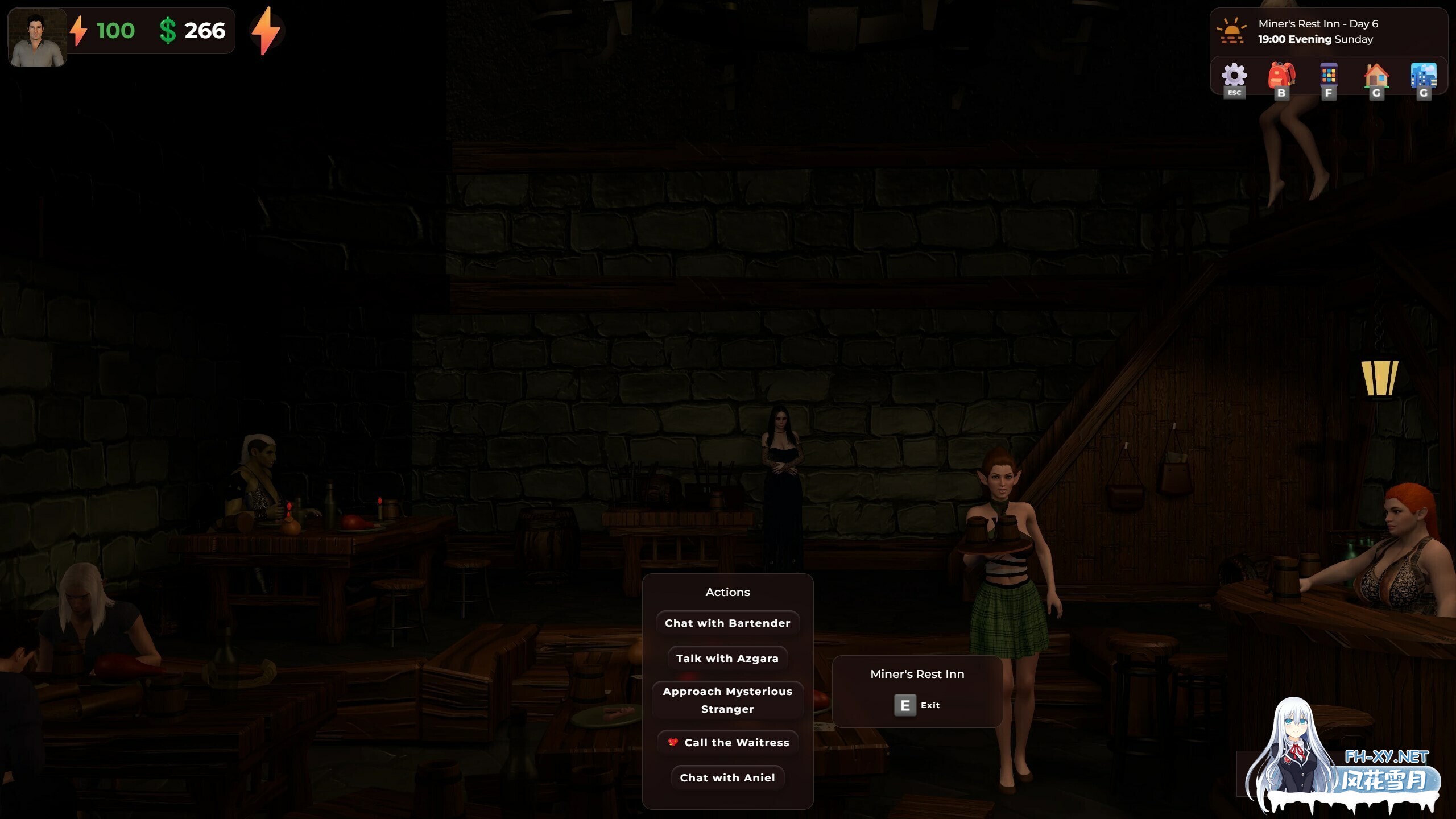The height and width of the screenshot is (819, 1456).
Task: Go home using the house icon
Action: 1376,77
